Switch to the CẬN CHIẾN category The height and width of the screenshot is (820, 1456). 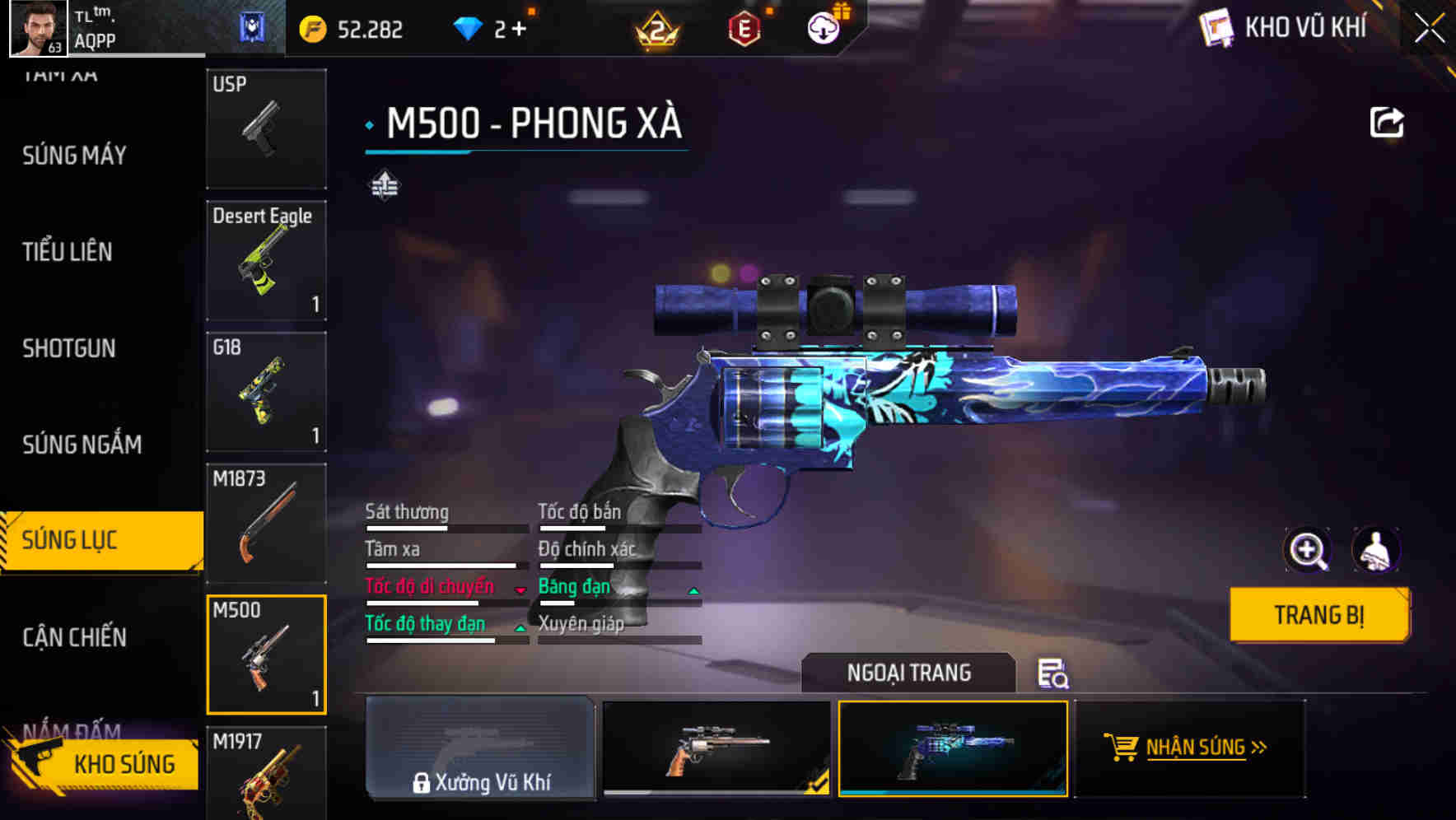coord(73,637)
